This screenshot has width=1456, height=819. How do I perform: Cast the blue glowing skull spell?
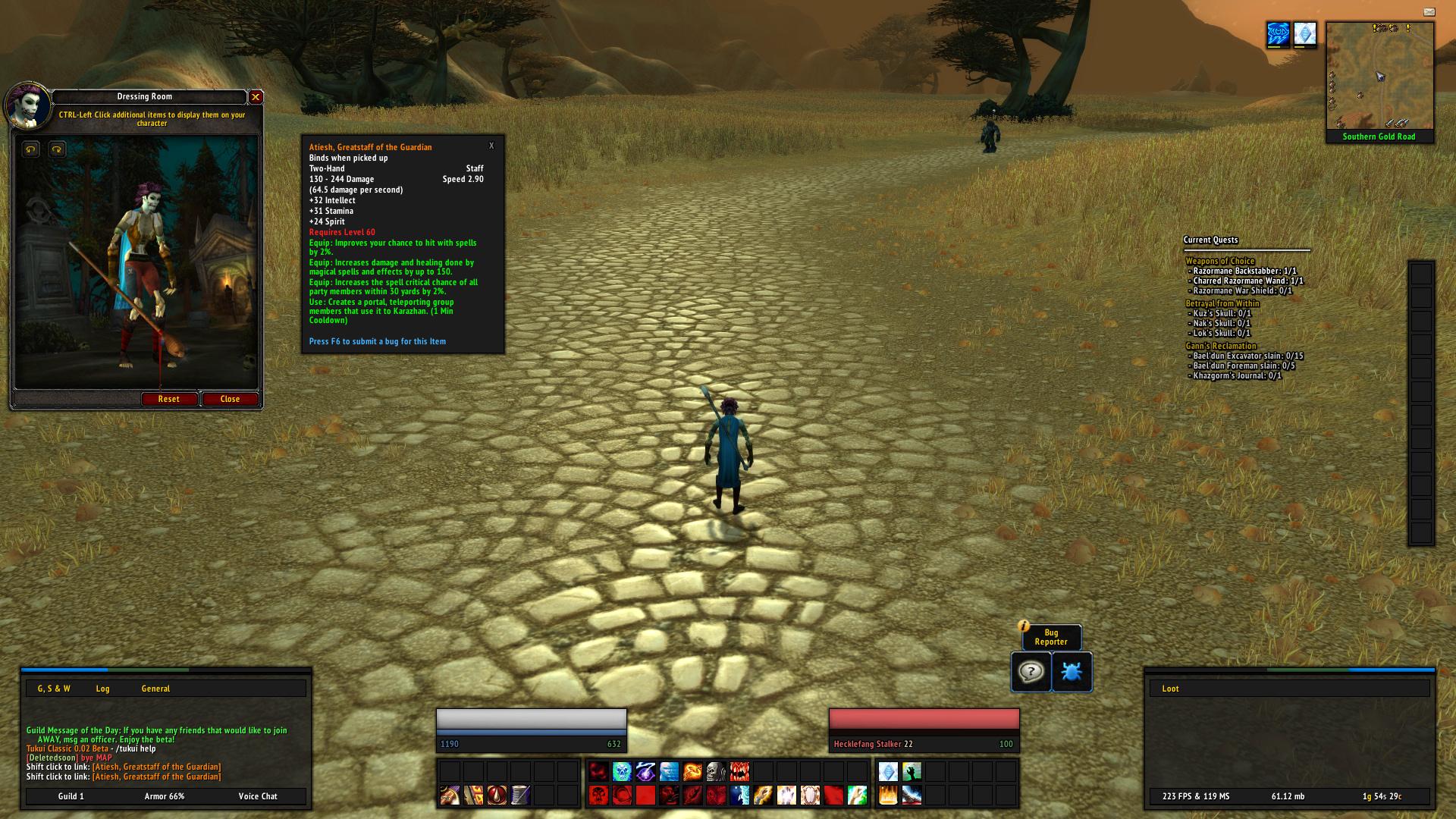(x=622, y=772)
